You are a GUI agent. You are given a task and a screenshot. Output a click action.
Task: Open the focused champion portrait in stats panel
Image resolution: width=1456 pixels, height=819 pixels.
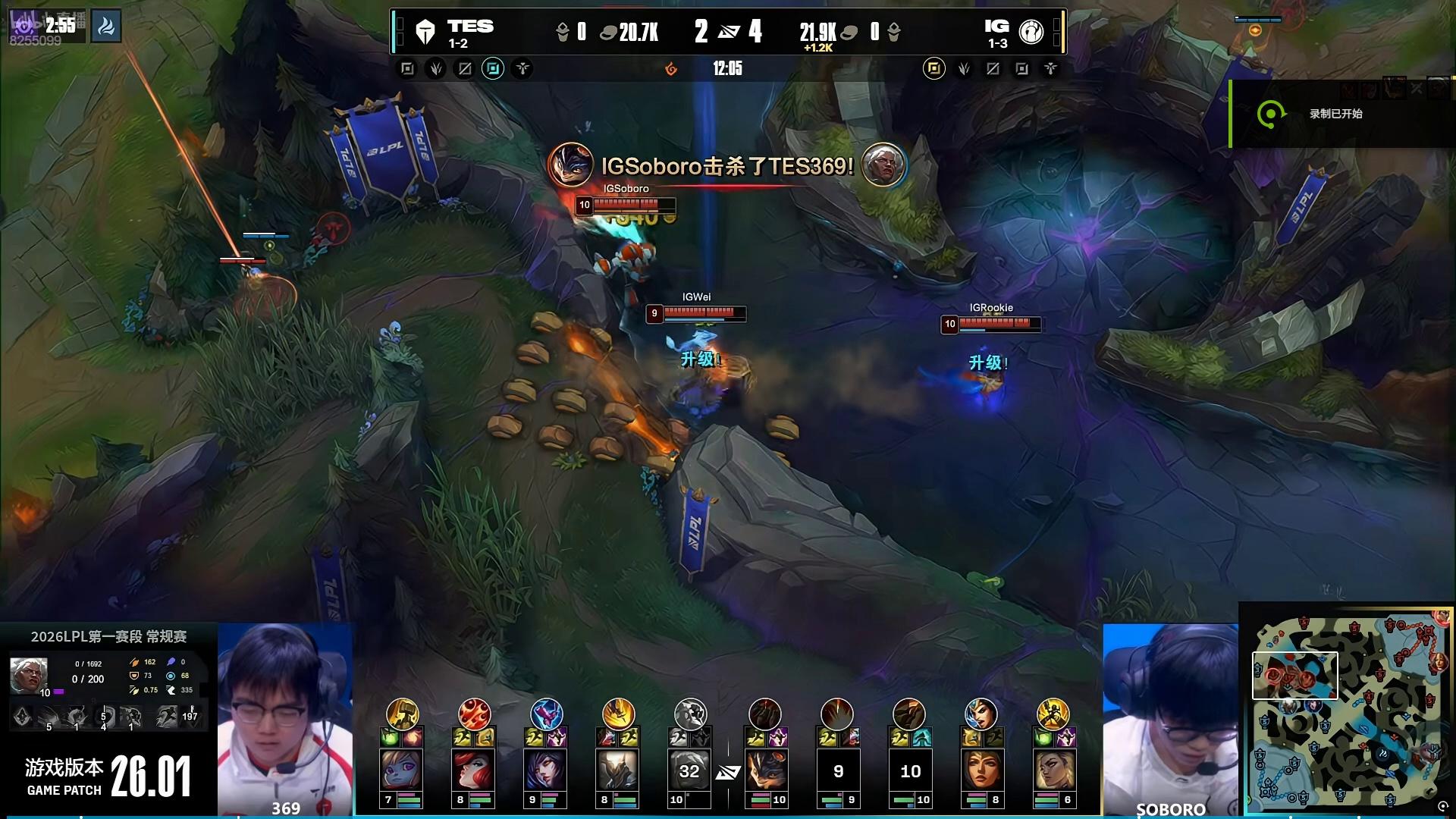click(29, 674)
